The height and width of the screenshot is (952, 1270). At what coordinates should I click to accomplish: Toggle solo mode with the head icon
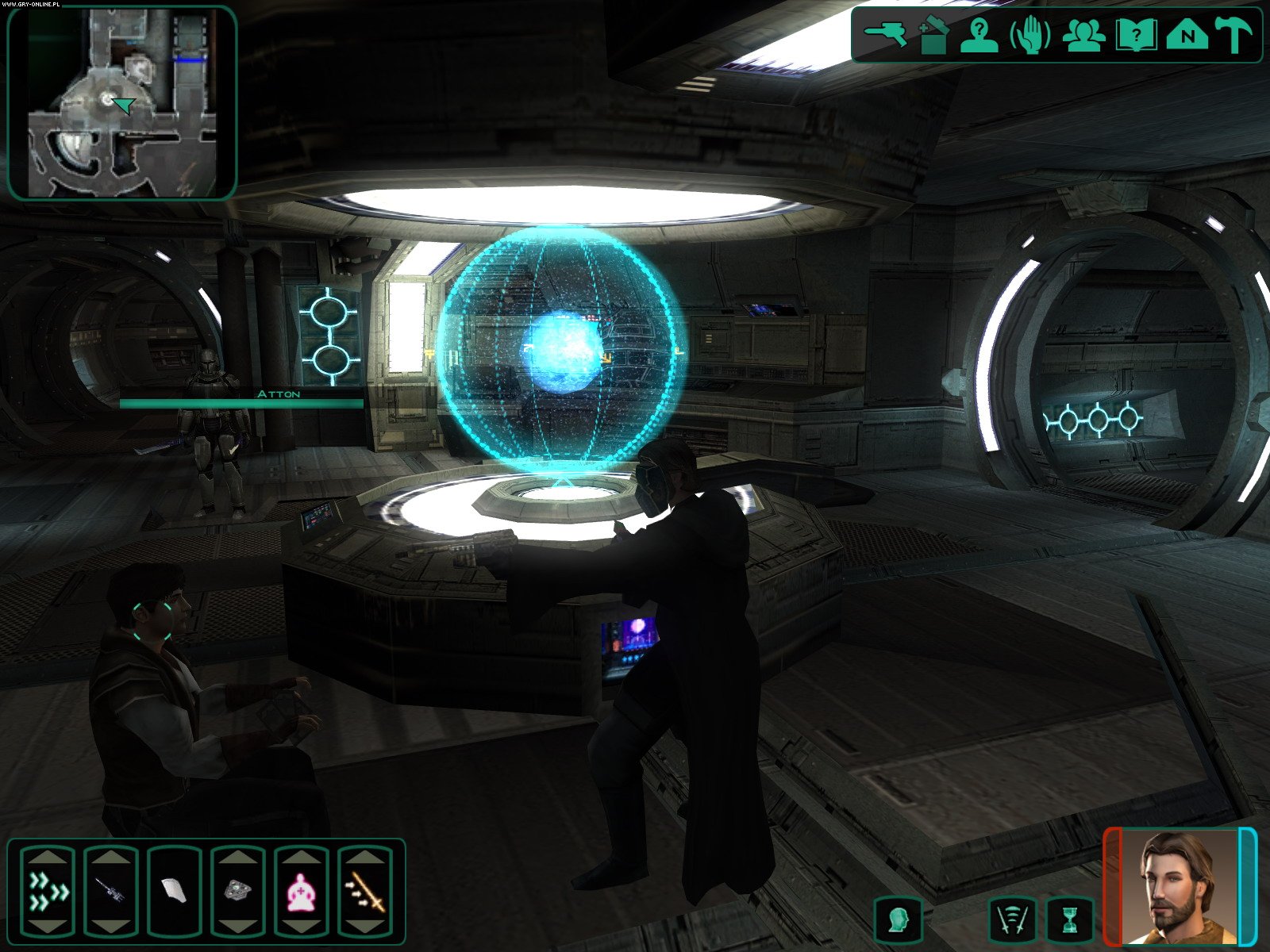(x=898, y=920)
